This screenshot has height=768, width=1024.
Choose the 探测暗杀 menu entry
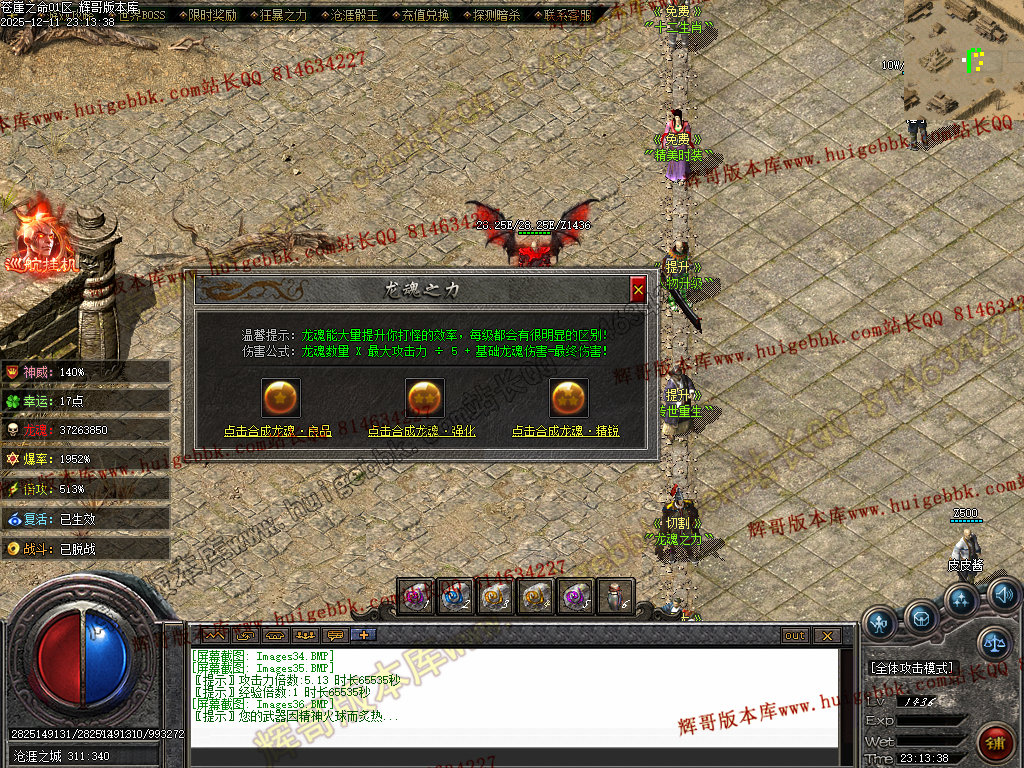tap(496, 16)
